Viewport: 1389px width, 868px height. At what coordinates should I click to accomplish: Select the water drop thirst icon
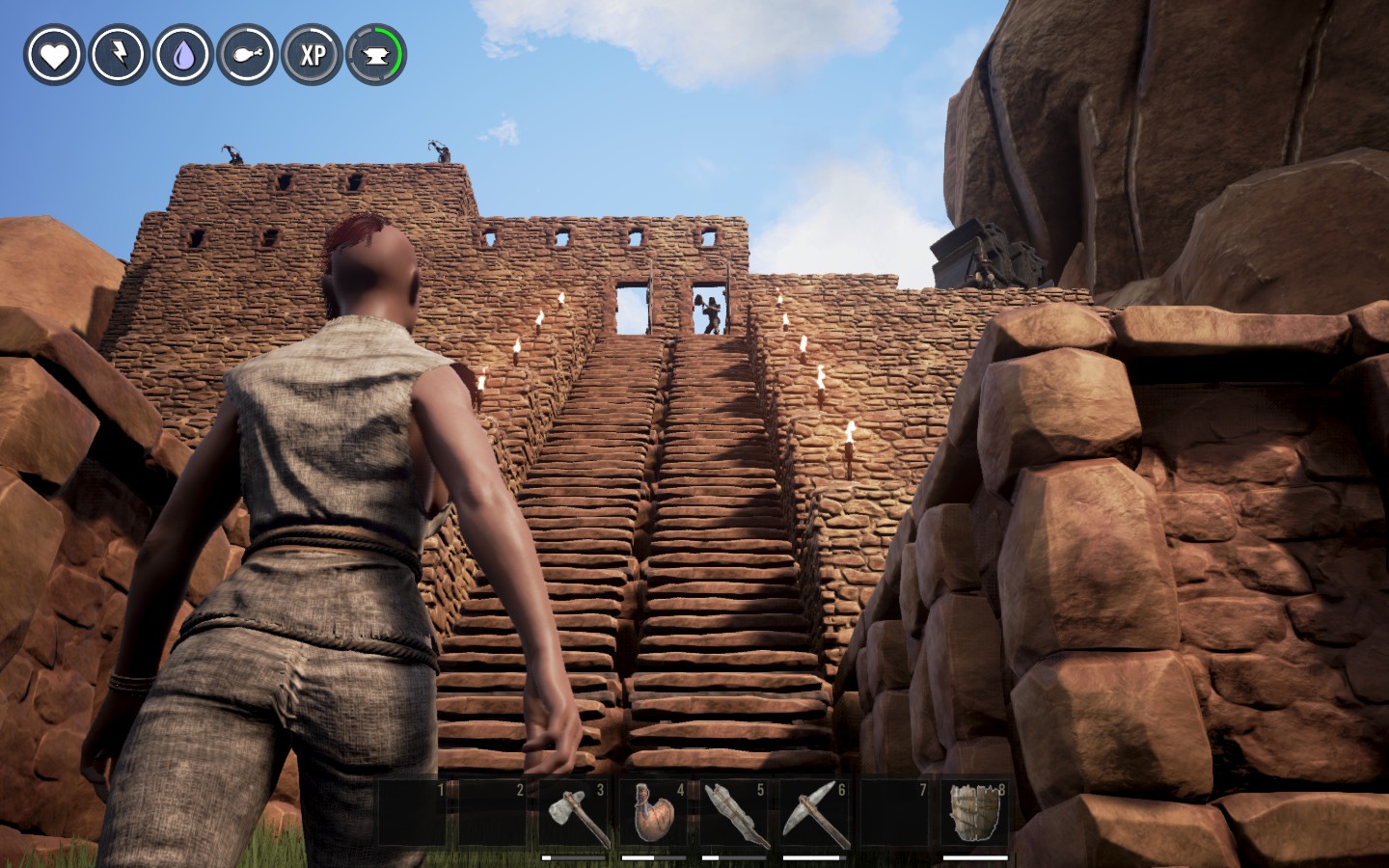tap(183, 55)
